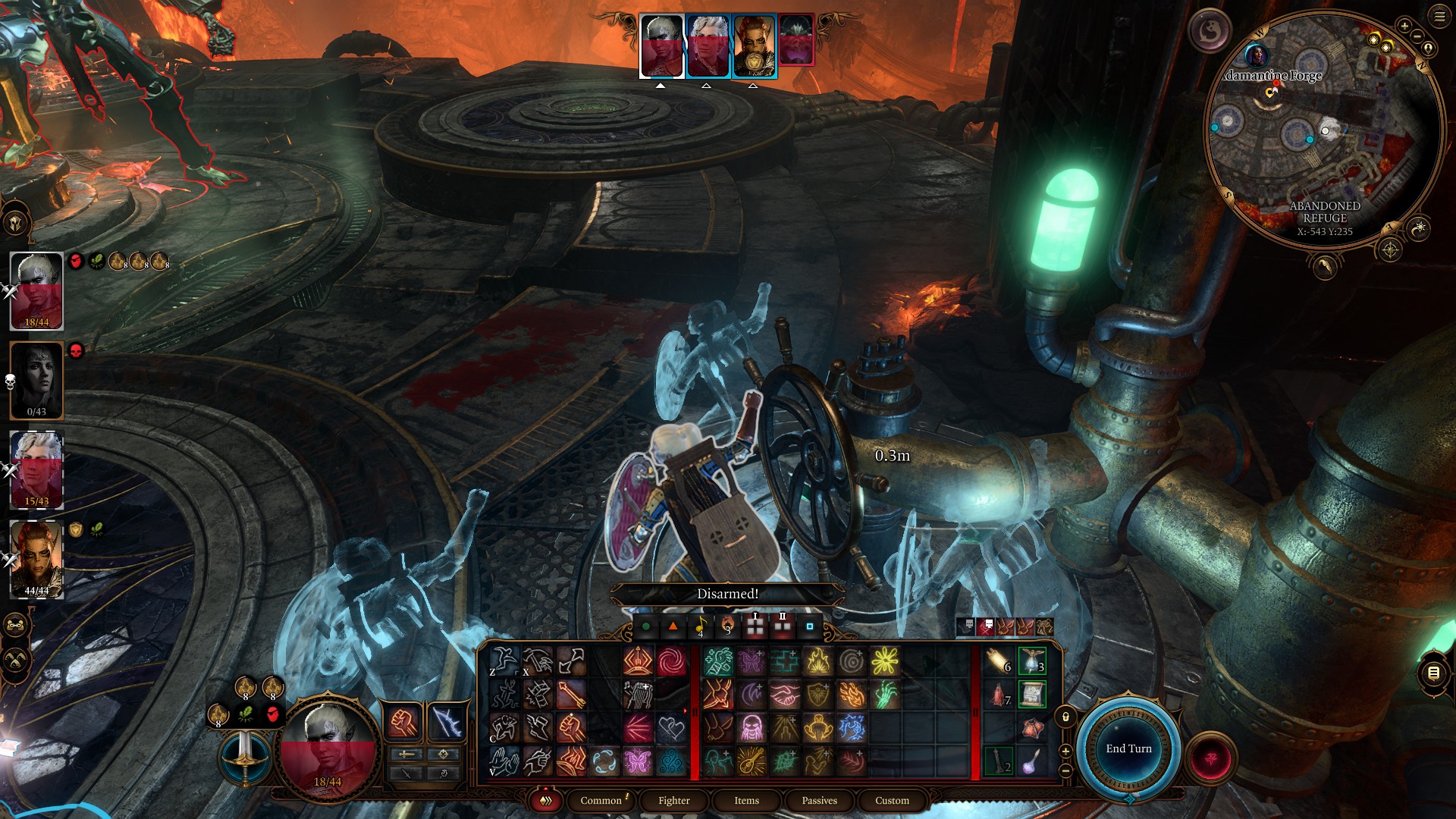Select Karlach's portrait in the top party bar
Image resolution: width=1456 pixels, height=819 pixels.
click(x=751, y=42)
